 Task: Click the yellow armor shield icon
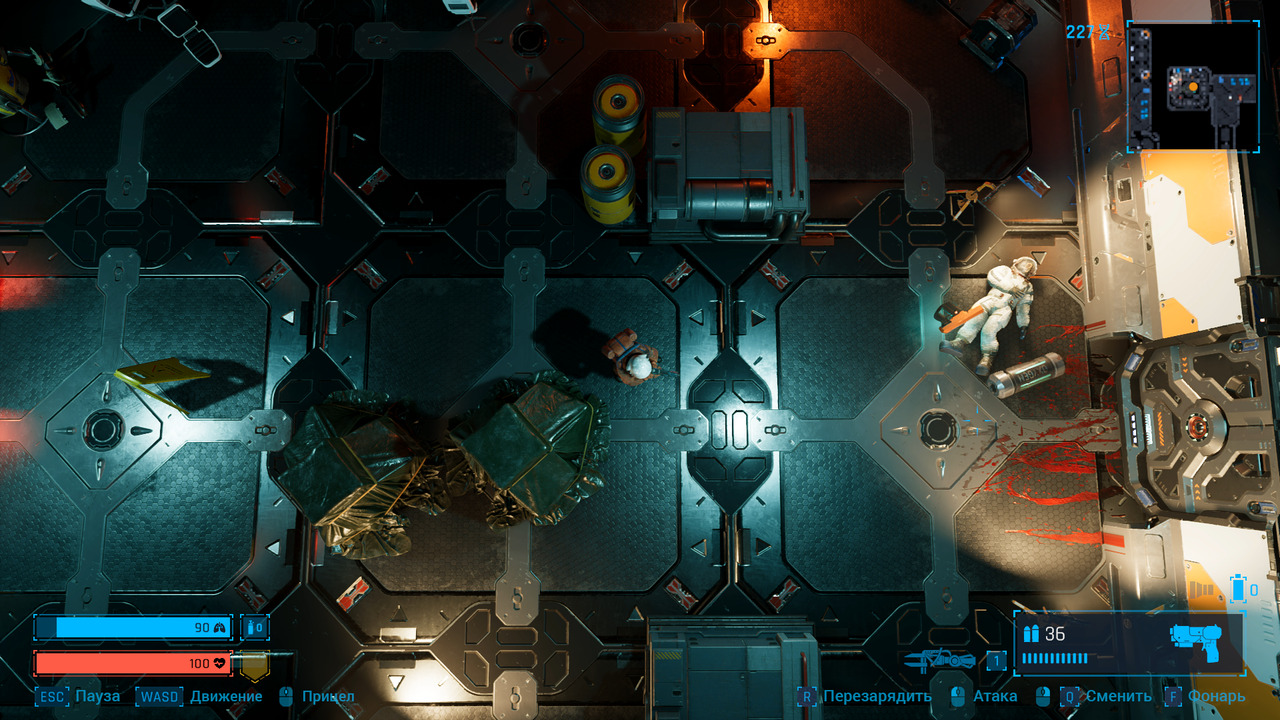(254, 664)
